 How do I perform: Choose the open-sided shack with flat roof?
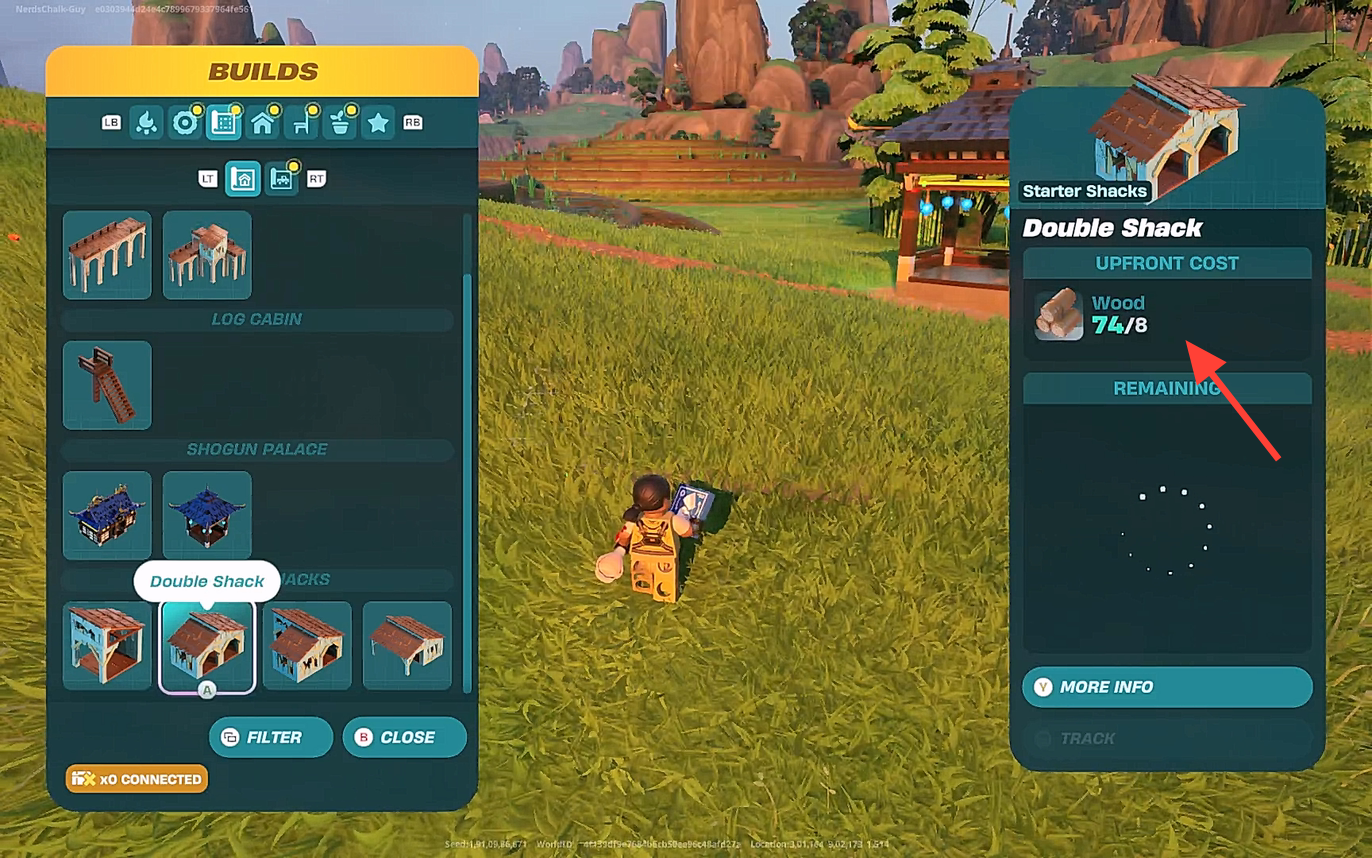[407, 645]
